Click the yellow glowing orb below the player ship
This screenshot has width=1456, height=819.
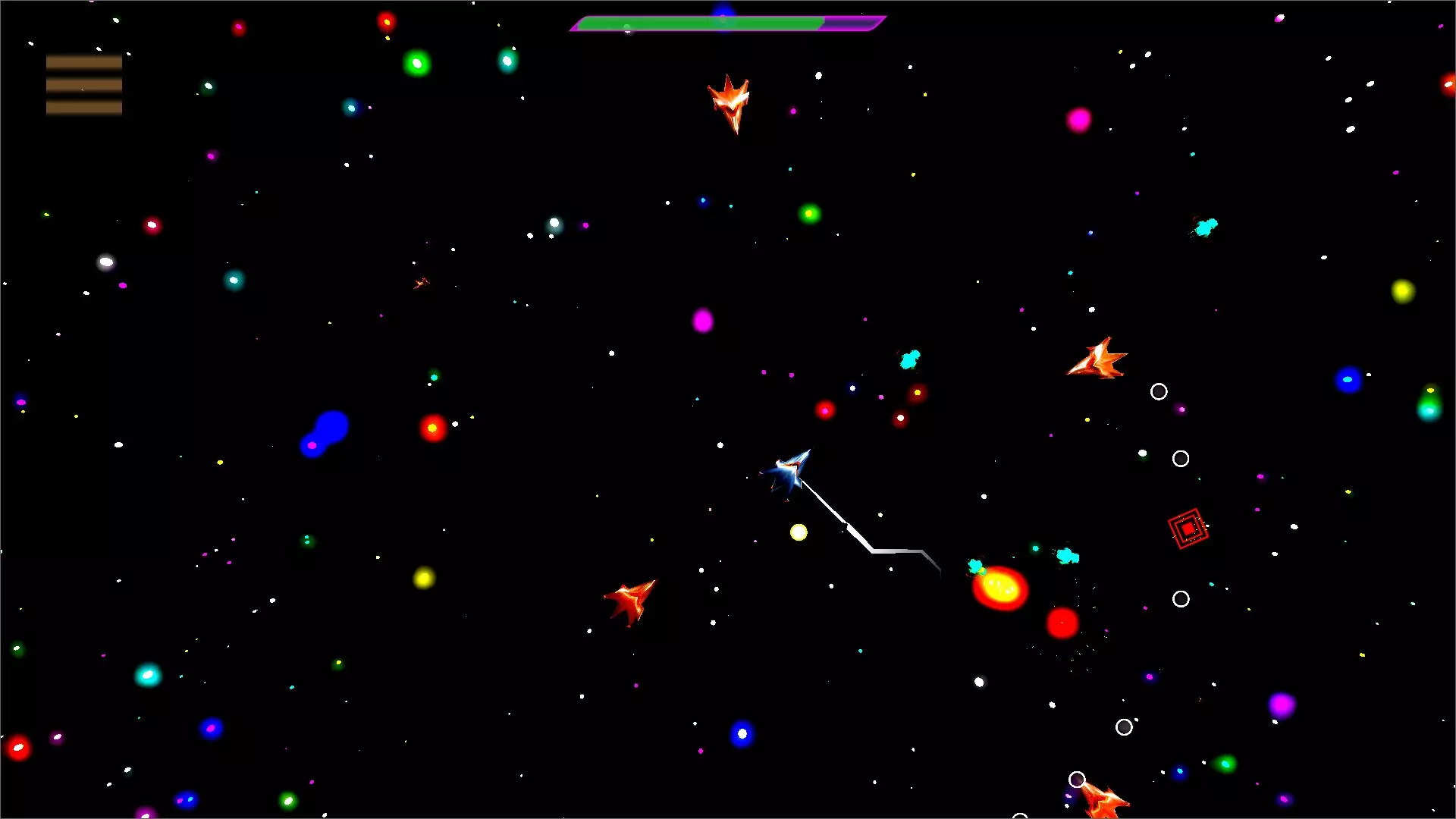(799, 533)
